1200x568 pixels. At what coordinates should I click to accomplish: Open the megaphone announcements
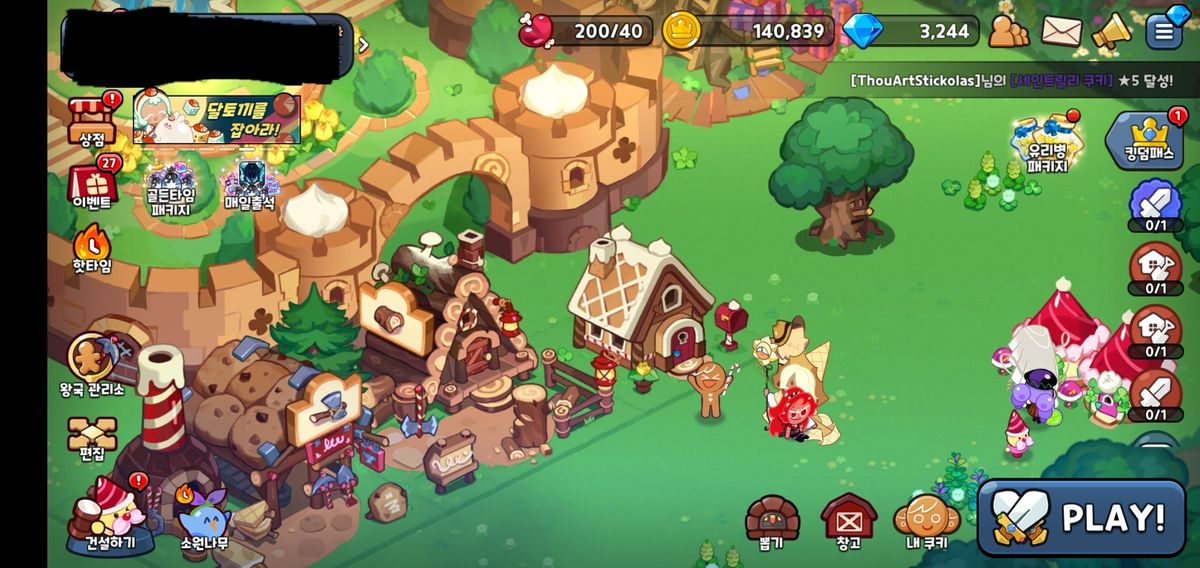[x=1110, y=32]
